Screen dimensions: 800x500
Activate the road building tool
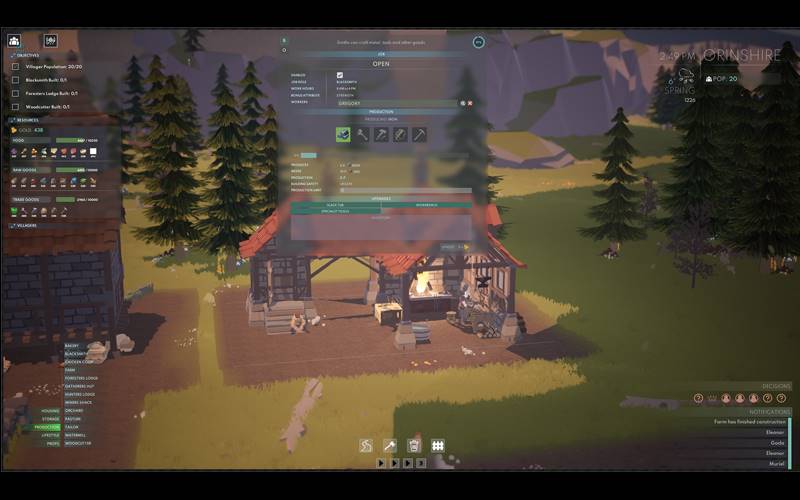click(366, 445)
